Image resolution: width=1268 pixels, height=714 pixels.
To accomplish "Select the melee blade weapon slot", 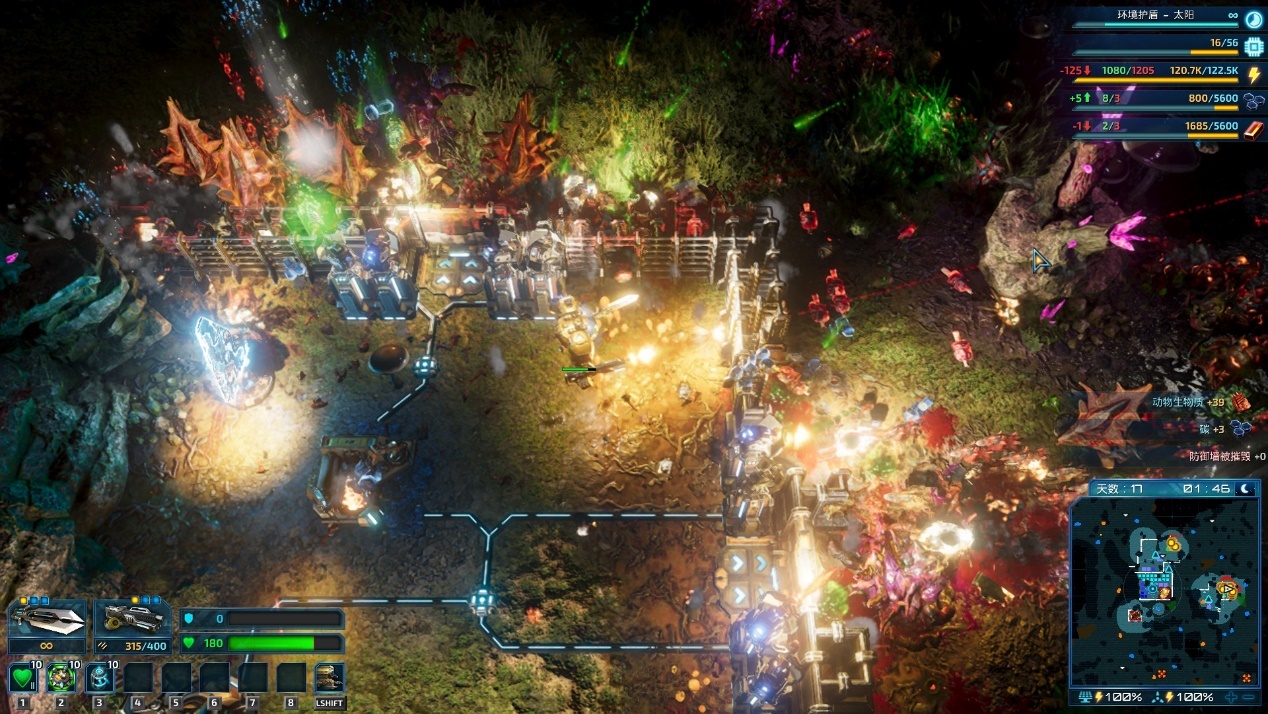I will pyautogui.click(x=46, y=620).
